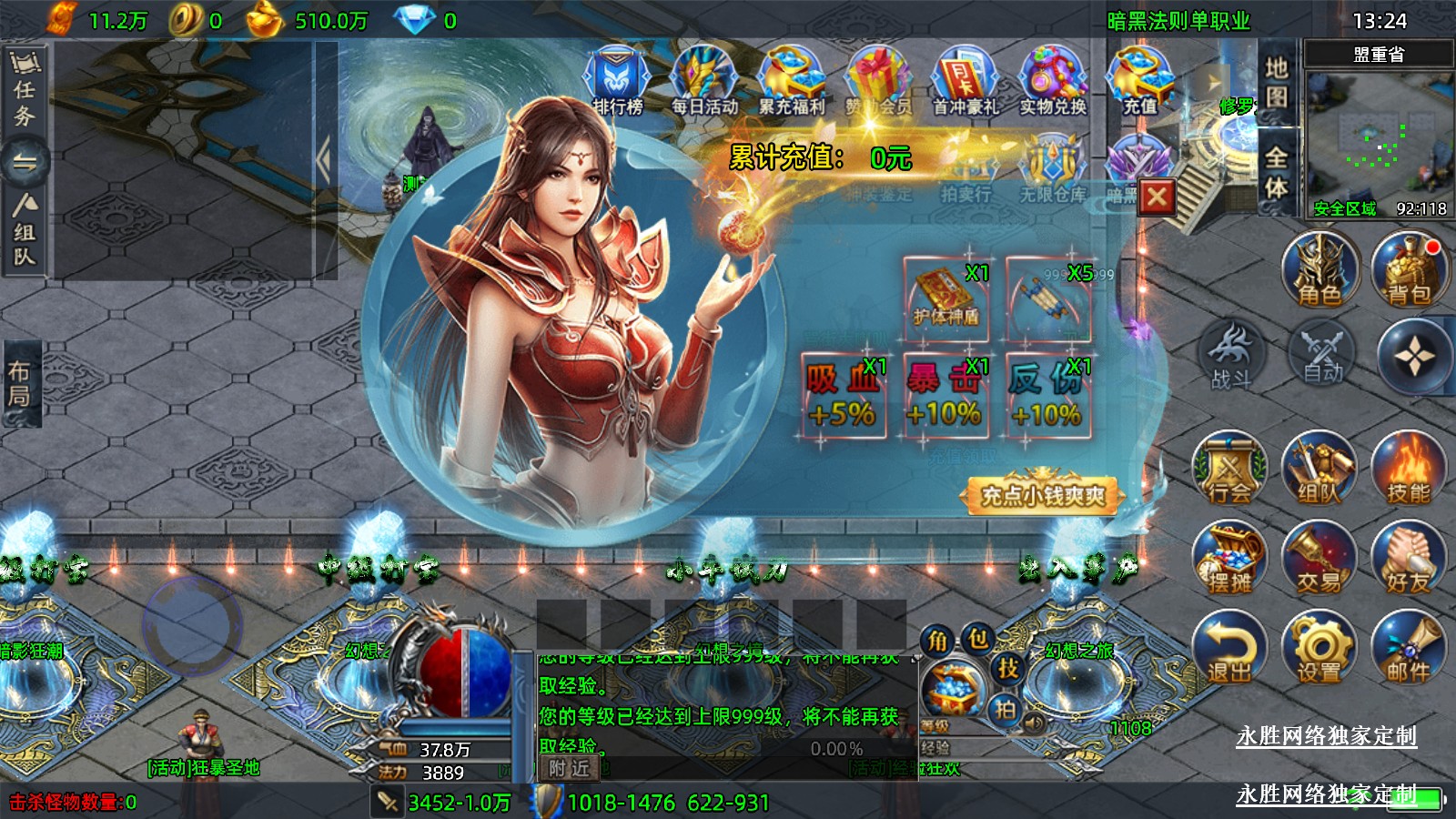Open the 背包 backpack
1456x819 pixels.
(1409, 270)
